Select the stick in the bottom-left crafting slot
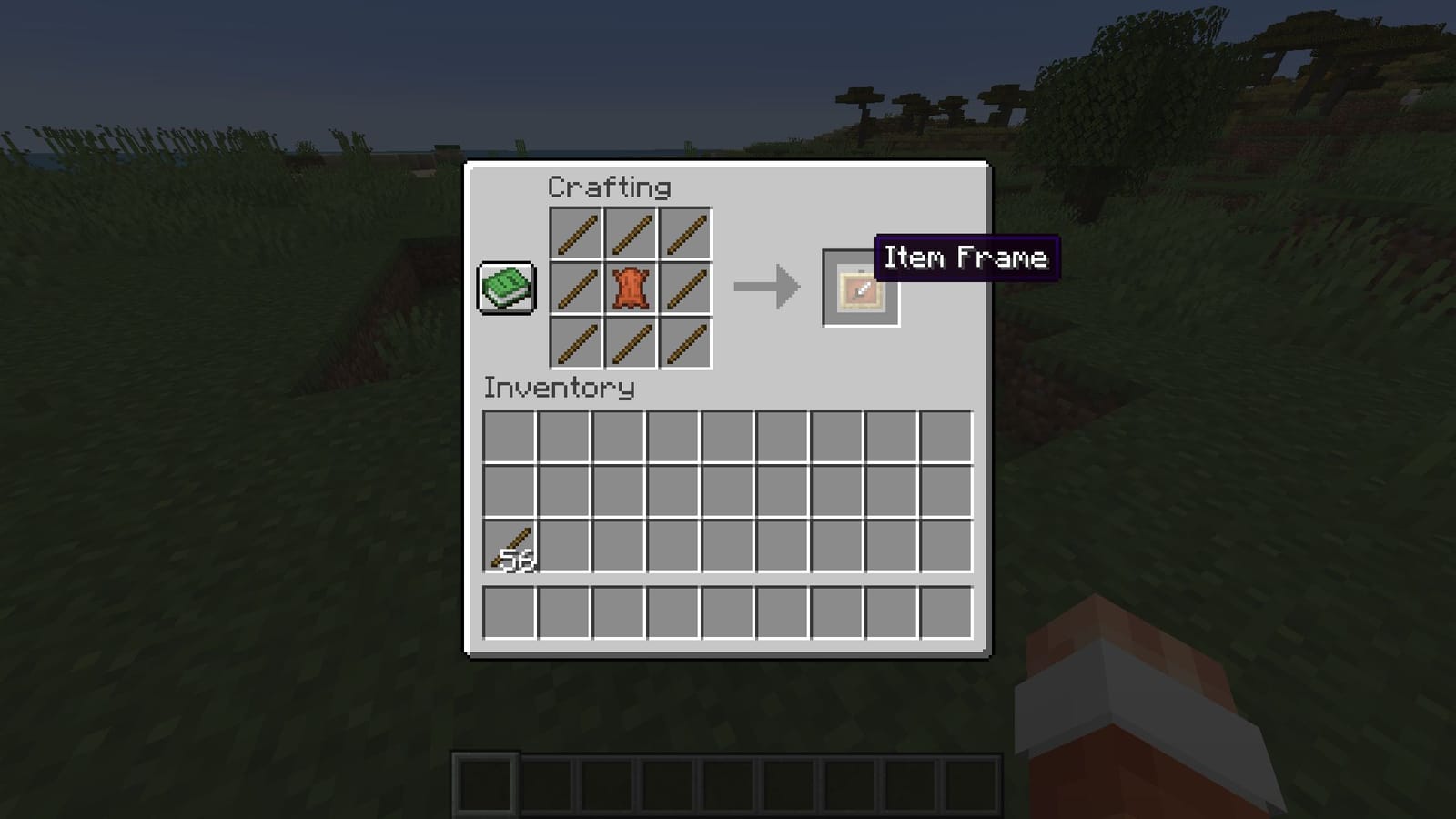 pos(576,342)
